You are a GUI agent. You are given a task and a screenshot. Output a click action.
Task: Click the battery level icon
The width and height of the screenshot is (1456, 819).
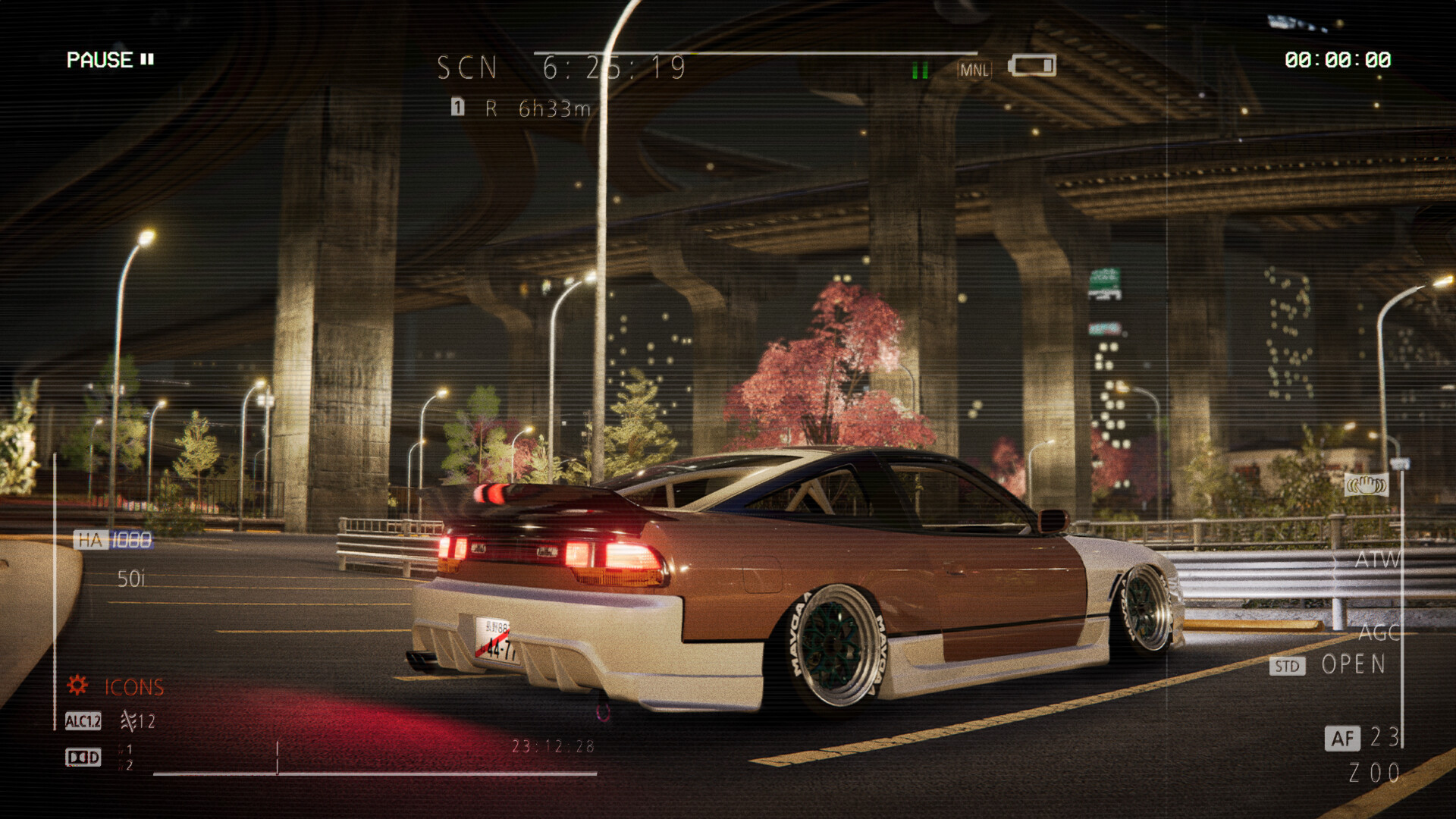pos(1033,65)
